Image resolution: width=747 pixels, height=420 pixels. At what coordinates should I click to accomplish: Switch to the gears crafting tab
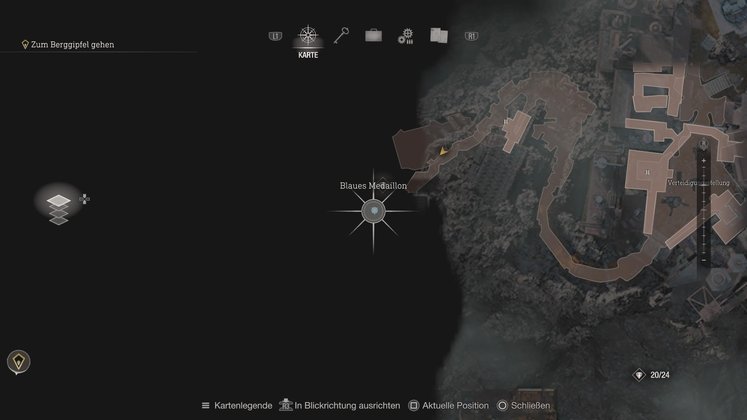tap(405, 36)
